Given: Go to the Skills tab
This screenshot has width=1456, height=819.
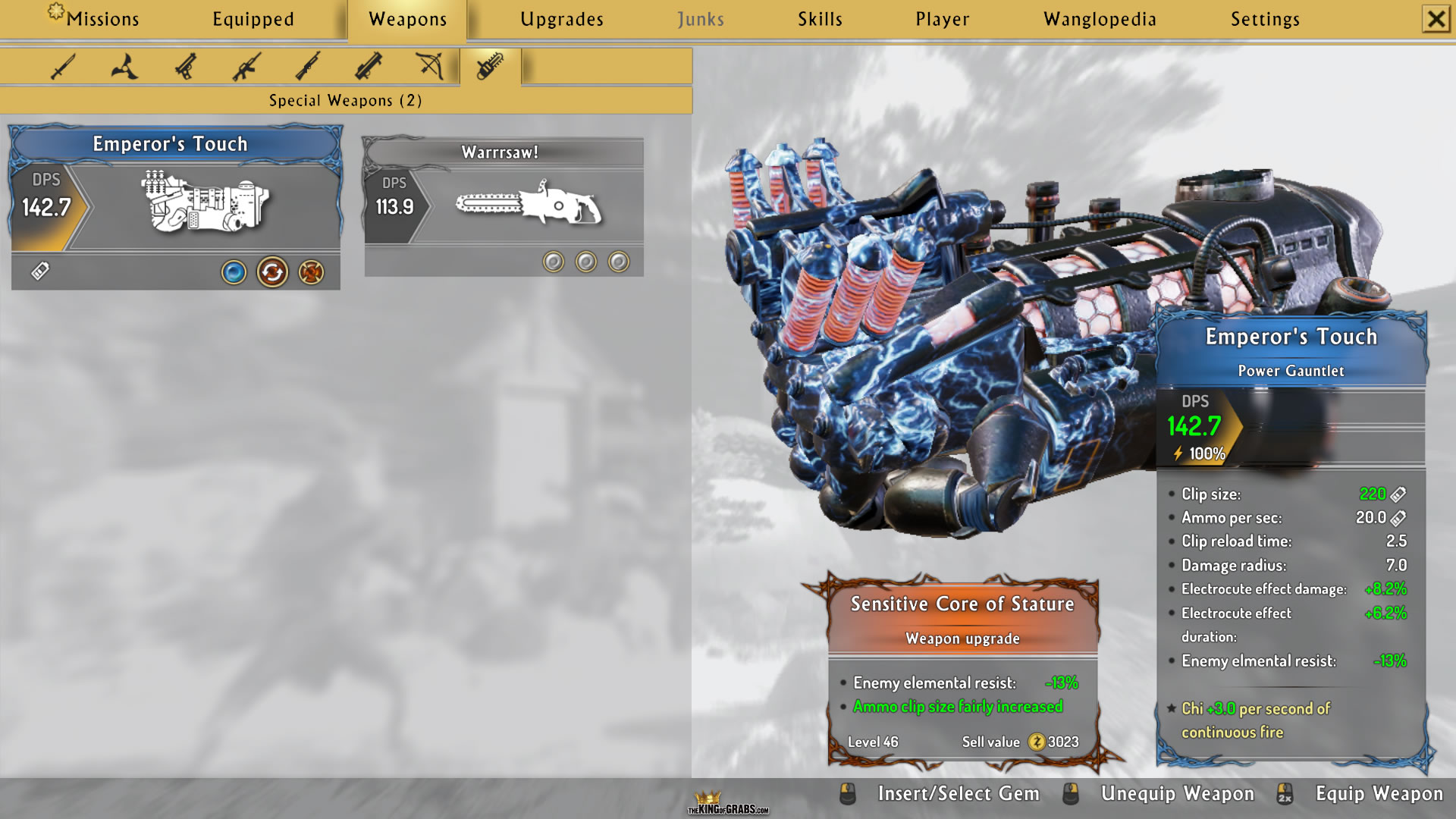Looking at the screenshot, I should 820,19.
